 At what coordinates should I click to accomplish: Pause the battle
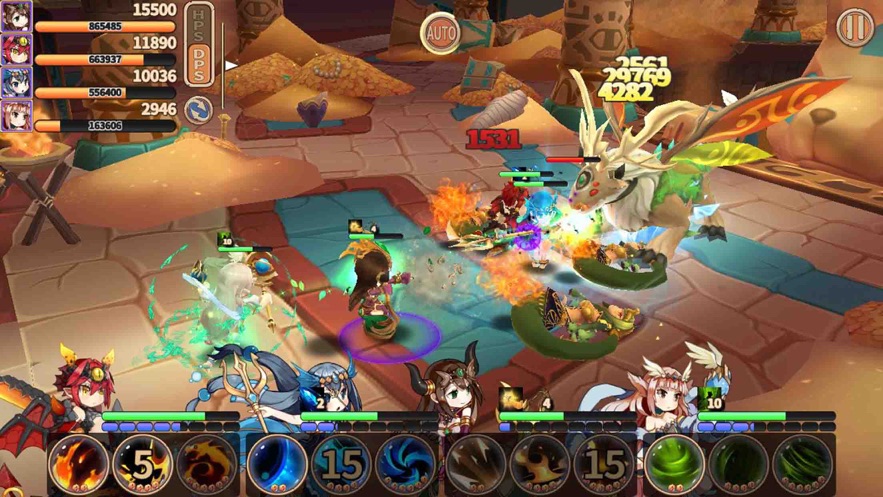(854, 27)
